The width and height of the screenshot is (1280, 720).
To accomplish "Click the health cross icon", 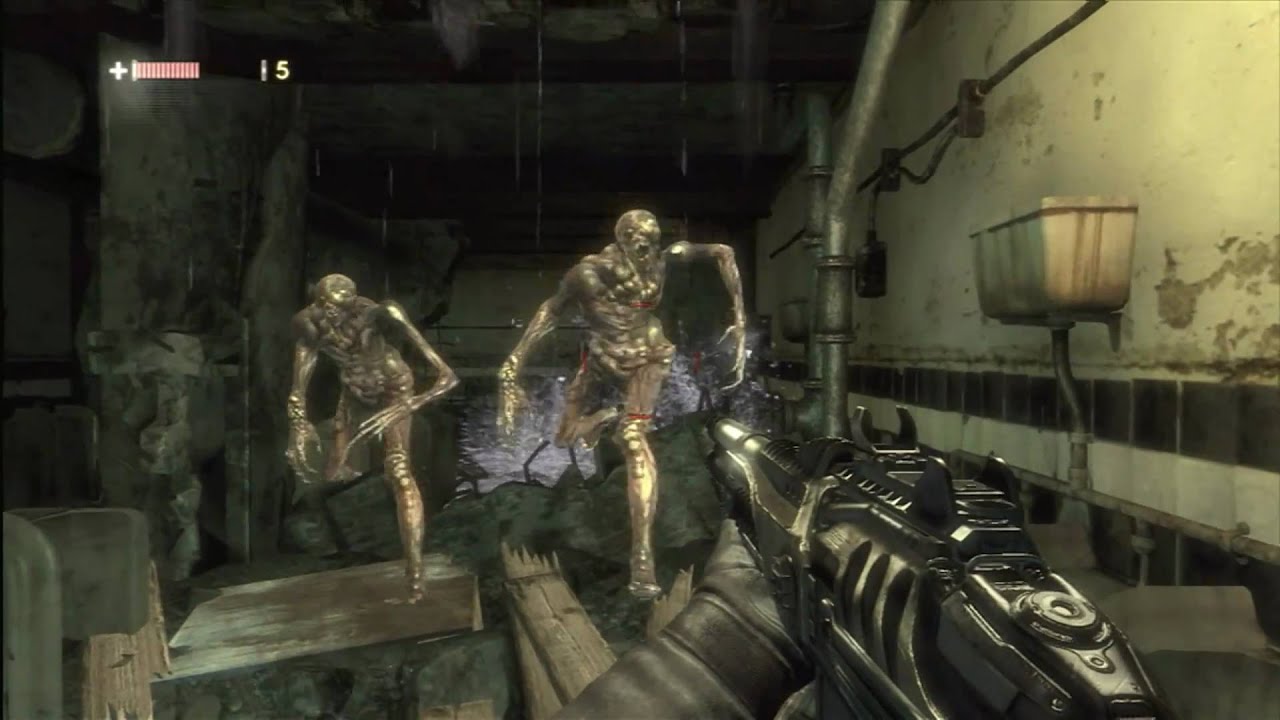I will [x=119, y=70].
